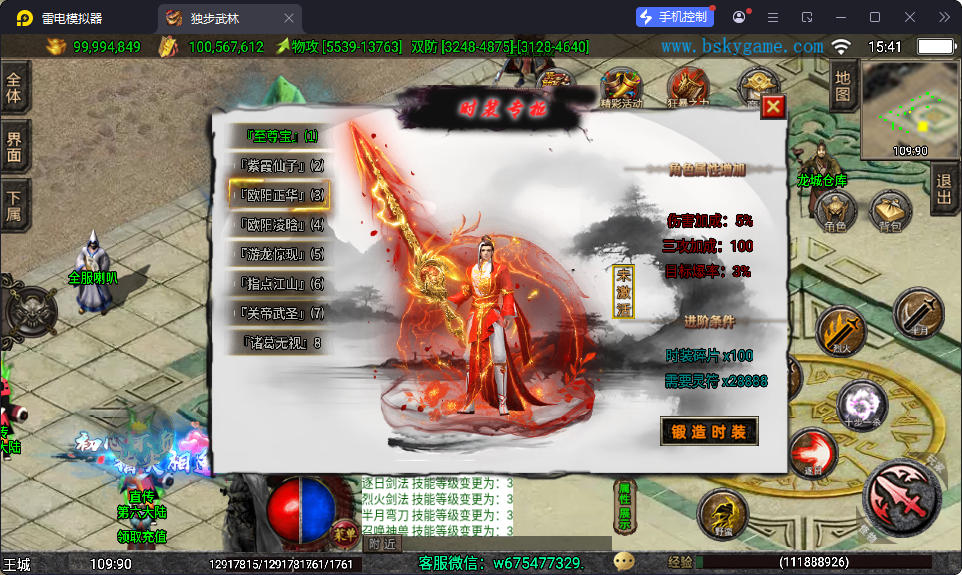Open the 背包 backpack
This screenshot has width=962, height=575.
click(x=890, y=212)
